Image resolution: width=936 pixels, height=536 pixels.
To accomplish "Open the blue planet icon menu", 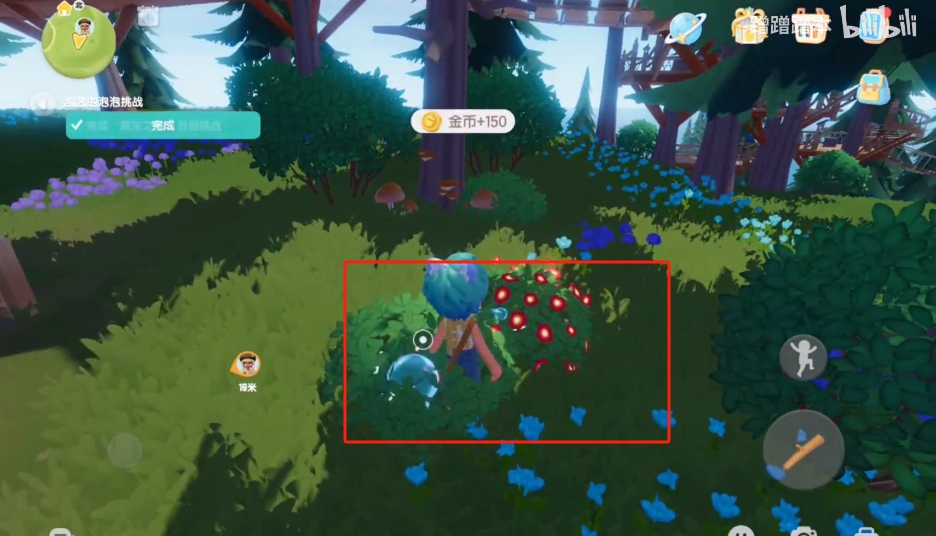I will pyautogui.click(x=687, y=27).
